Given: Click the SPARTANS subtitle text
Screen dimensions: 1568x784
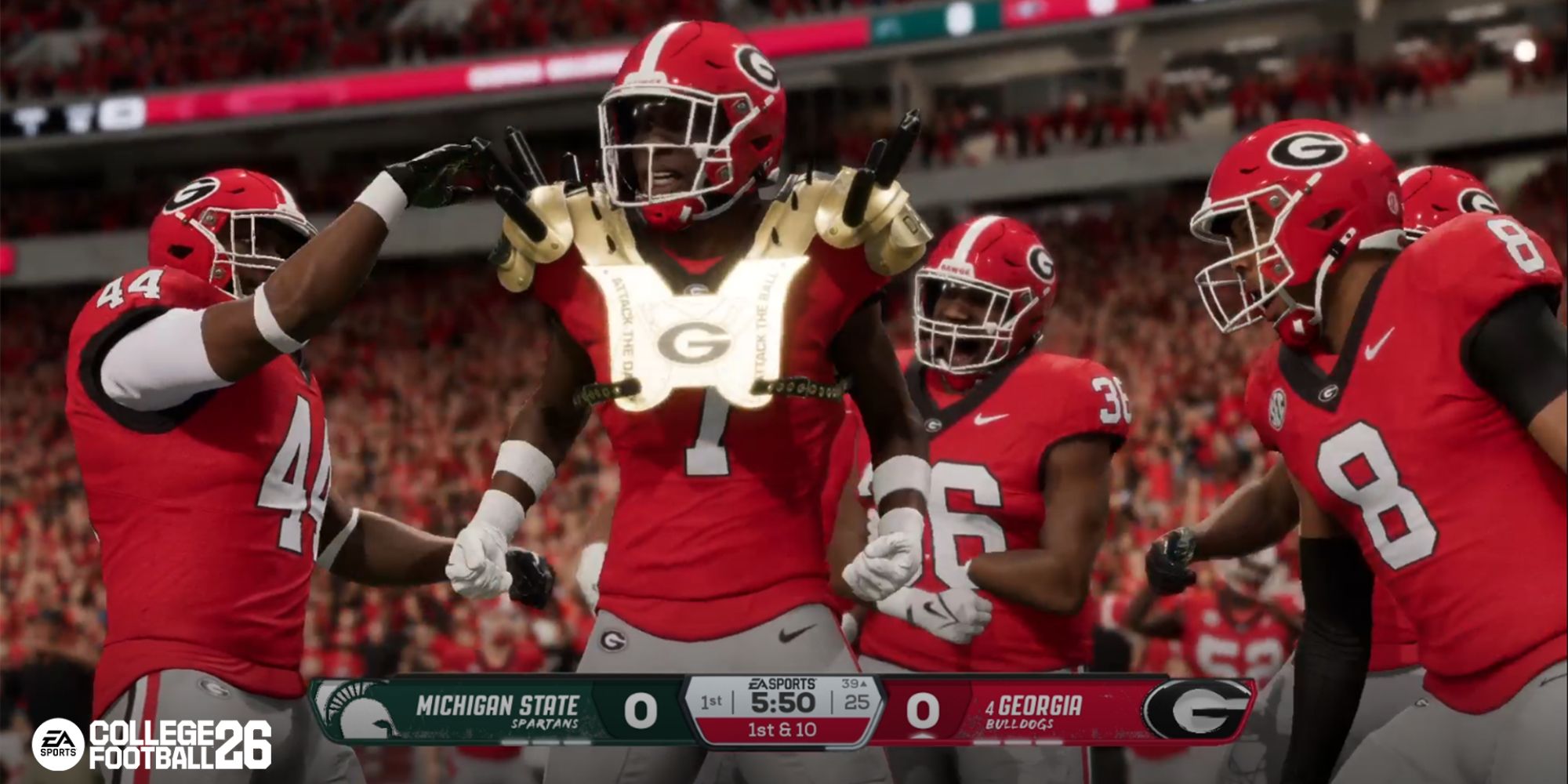Looking at the screenshot, I should point(546,723).
